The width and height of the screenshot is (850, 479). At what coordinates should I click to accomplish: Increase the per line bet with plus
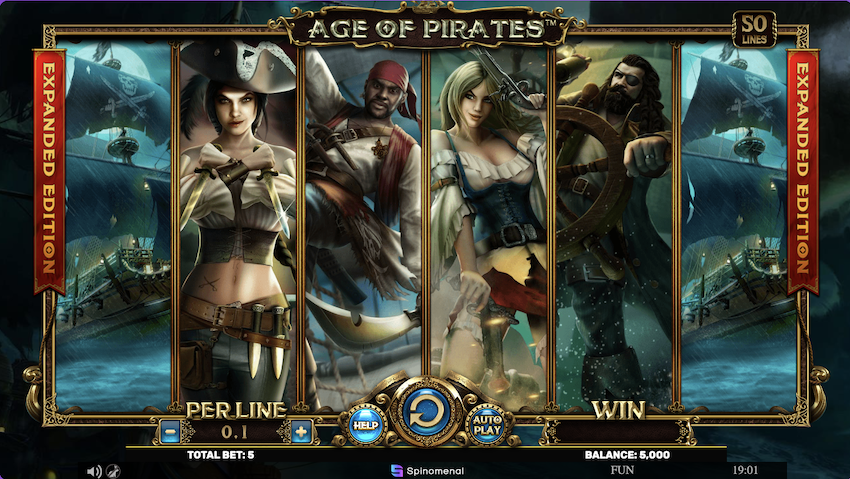(301, 432)
